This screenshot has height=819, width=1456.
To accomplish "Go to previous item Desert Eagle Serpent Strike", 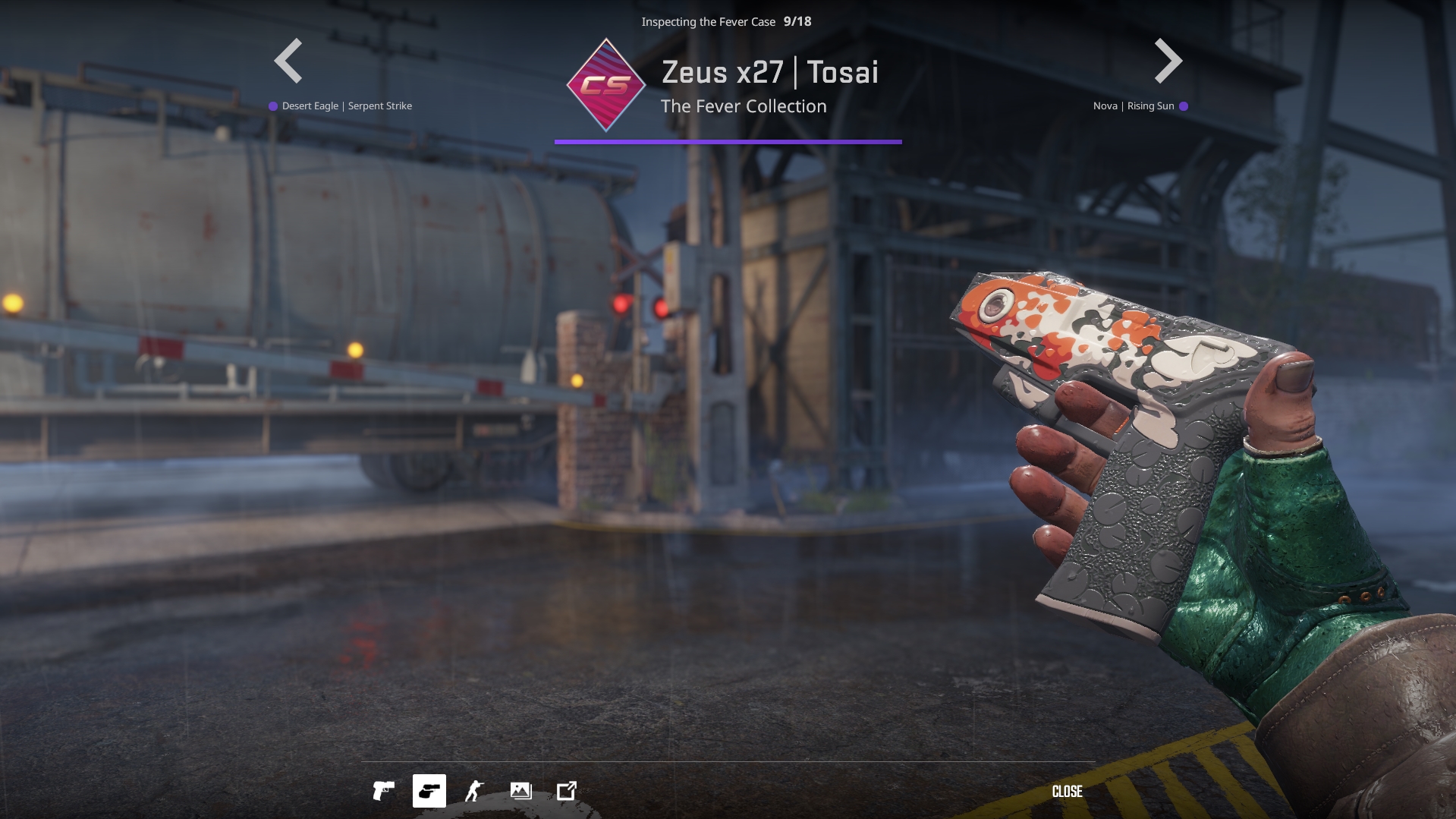I will (x=288, y=61).
